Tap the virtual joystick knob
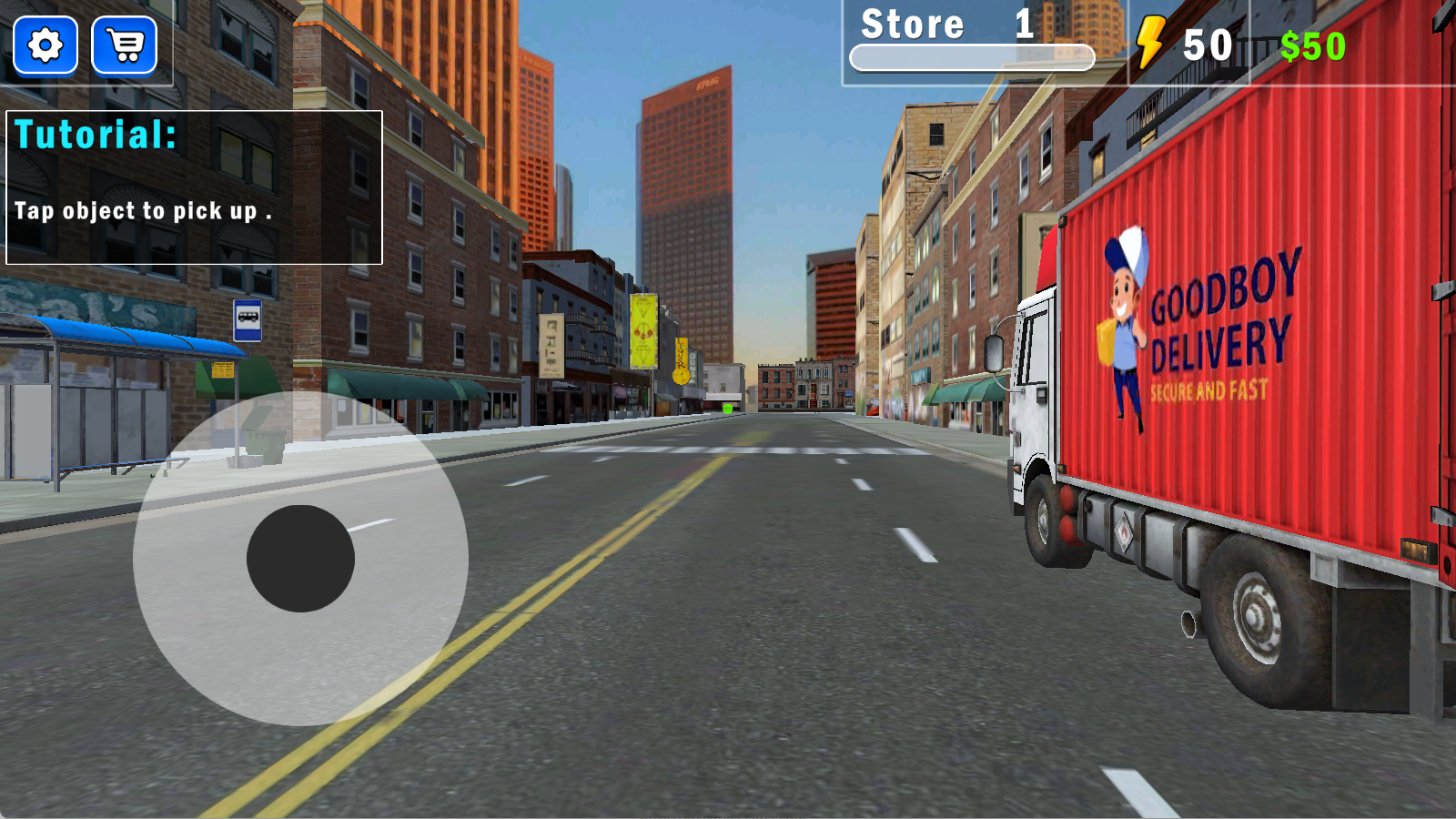Image resolution: width=1456 pixels, height=819 pixels. [300, 558]
